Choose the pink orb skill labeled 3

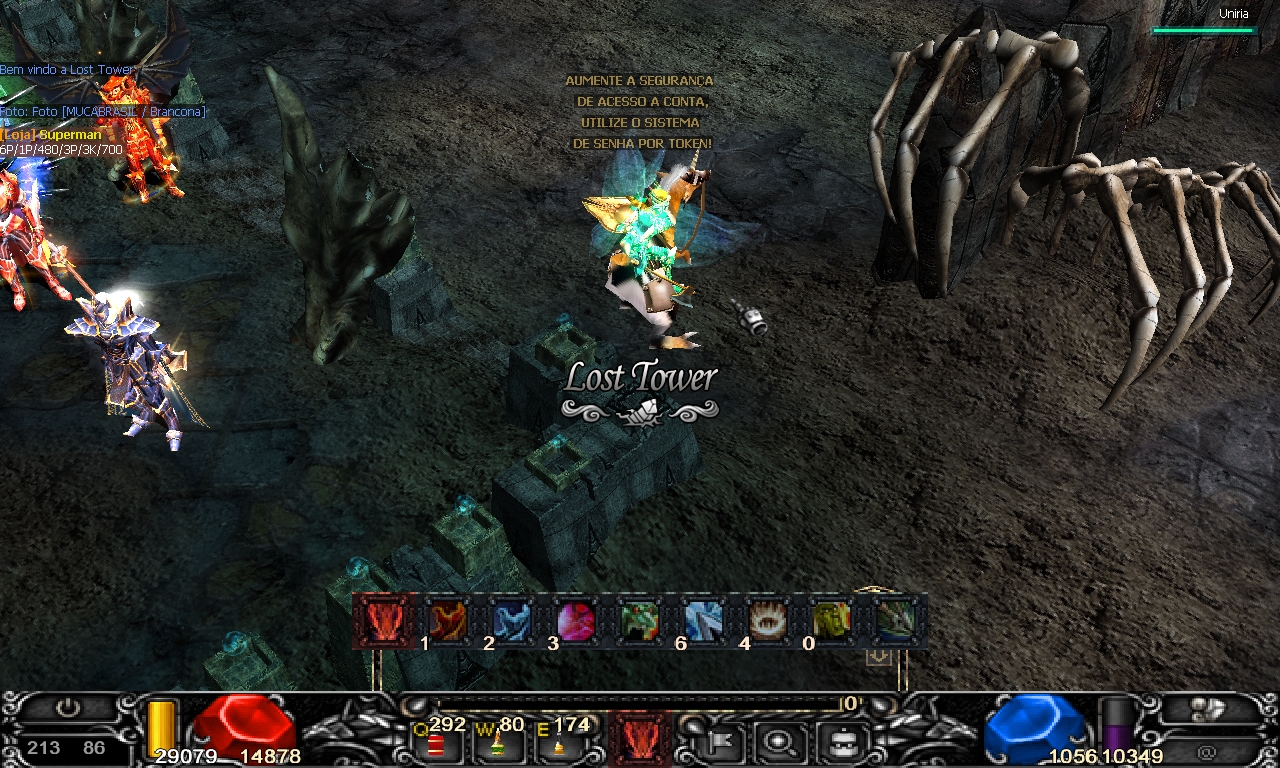point(575,621)
